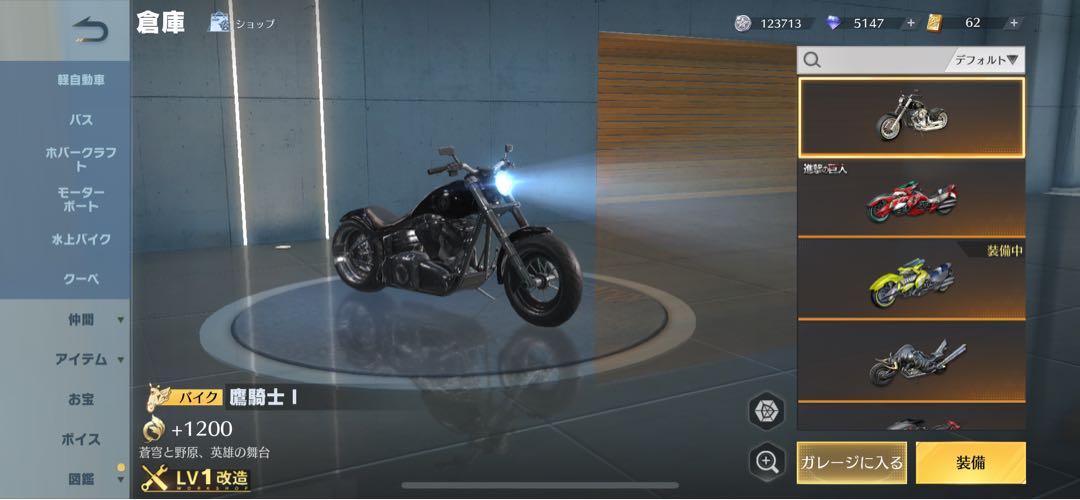Open the ショップ shop link
Screen dimensions: 1080x500
(x=241, y=22)
